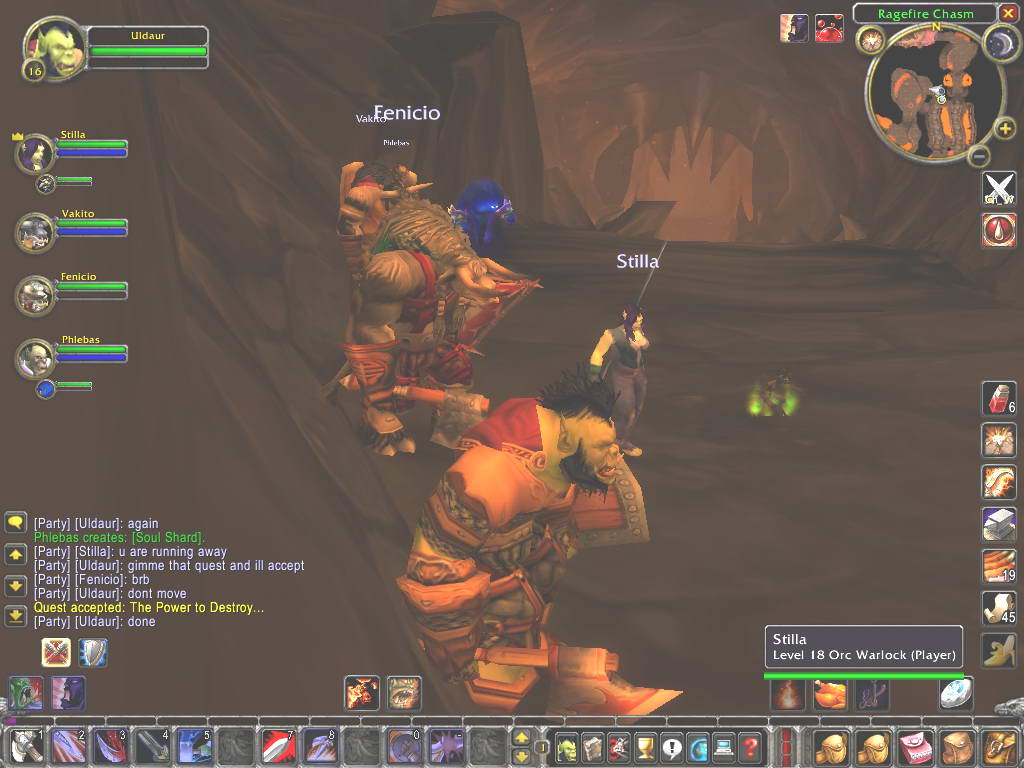Eat the banana from the side bar
This screenshot has width=1024, height=768.
click(x=998, y=650)
